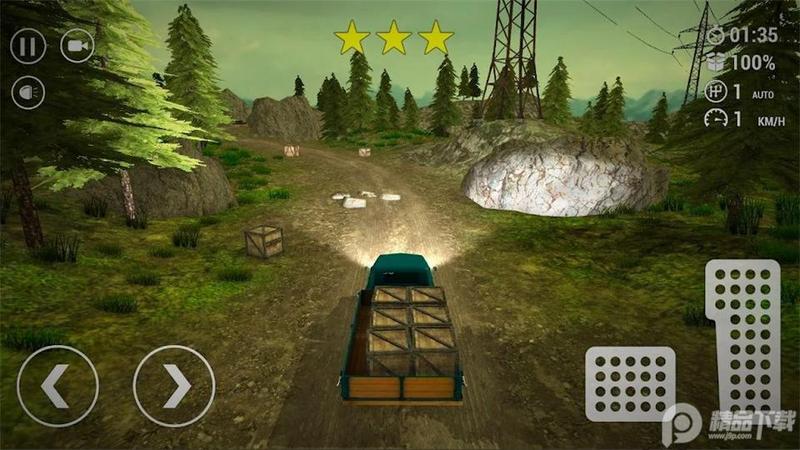Tap the brake pedal
800x450 pixels.
tap(630, 384)
